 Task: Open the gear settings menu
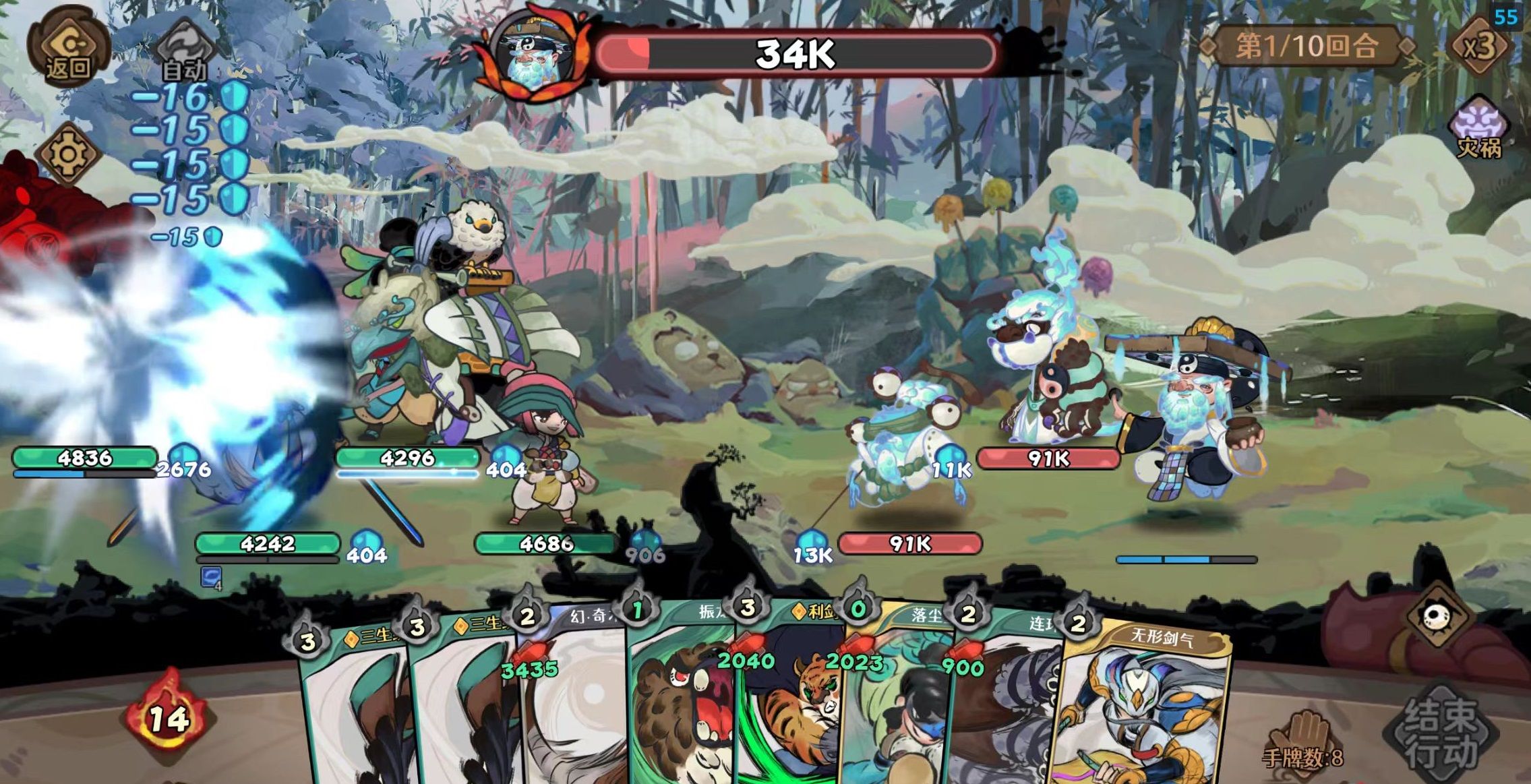point(68,154)
